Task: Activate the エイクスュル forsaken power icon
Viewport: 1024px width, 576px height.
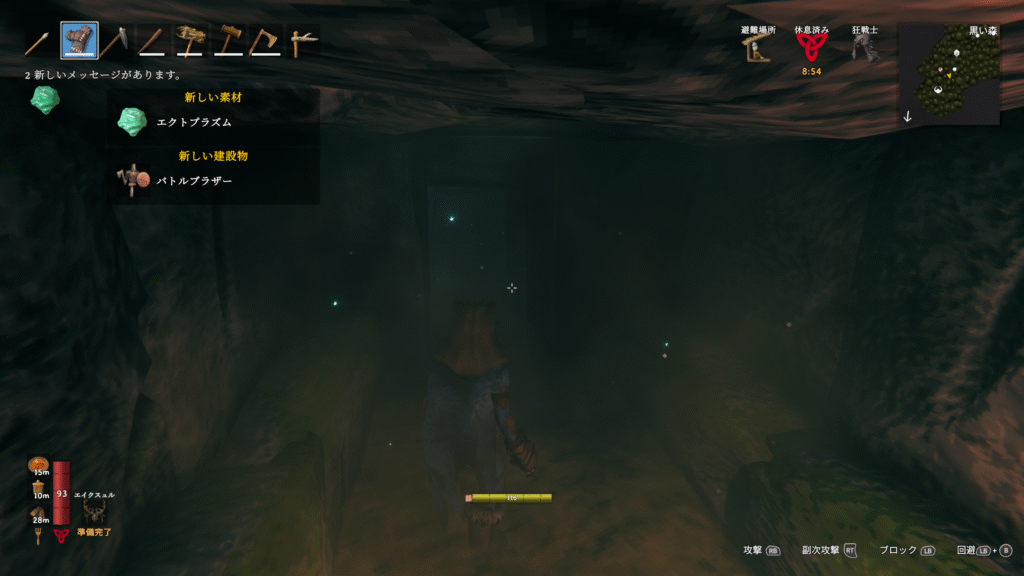Action: coord(95,512)
